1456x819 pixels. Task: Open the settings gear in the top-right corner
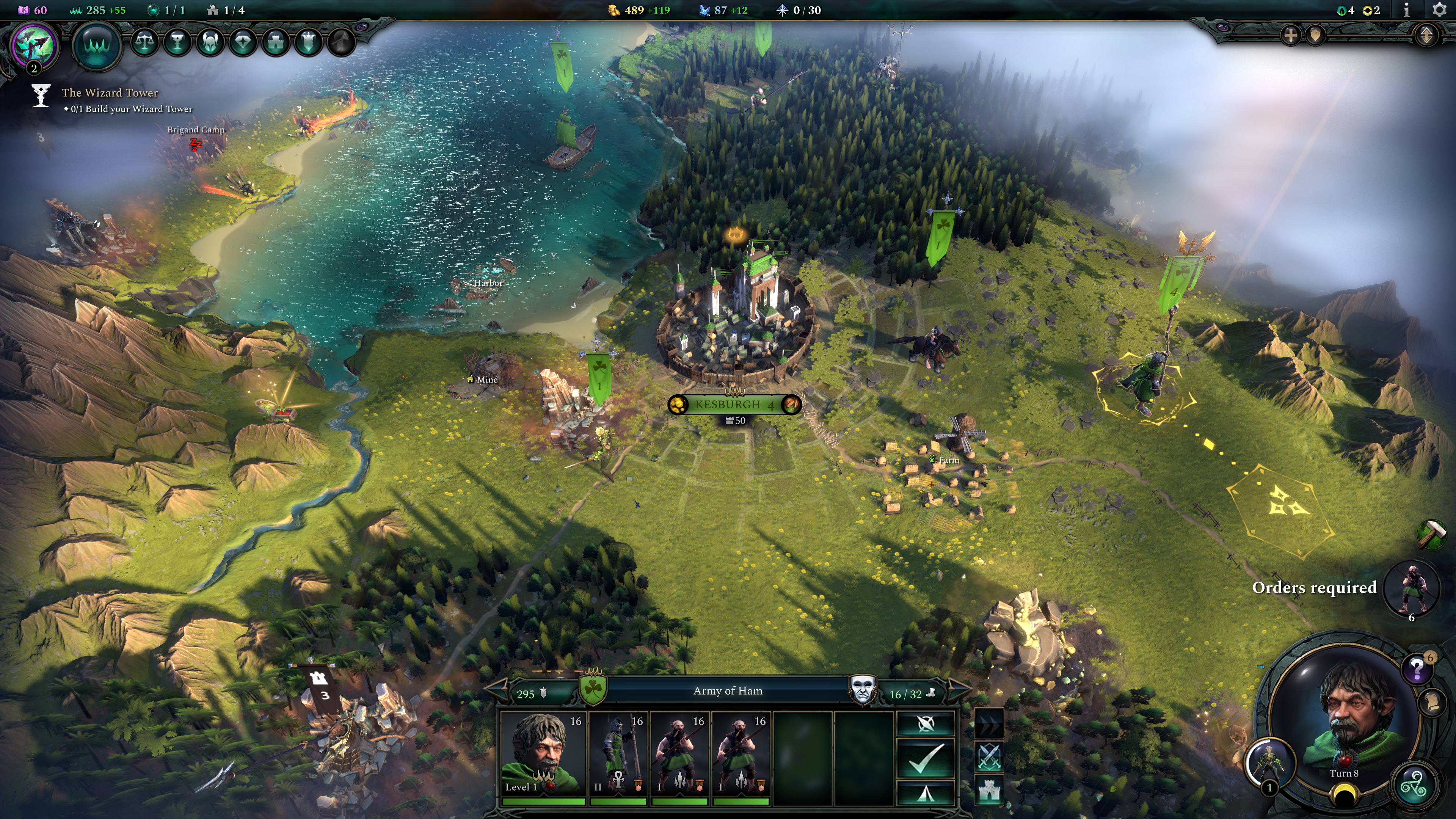pyautogui.click(x=1439, y=9)
